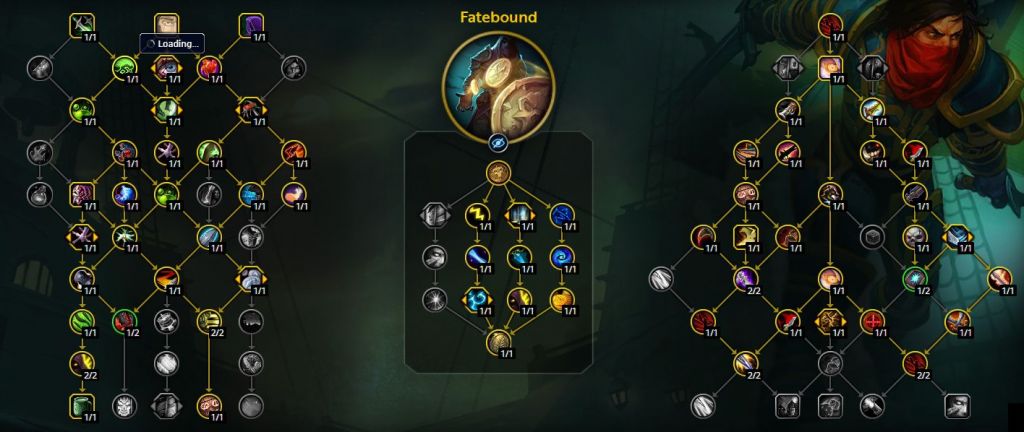Select the blue swirl Fatebound talent node
Viewport: 1024px width, 432px height.
(562, 256)
